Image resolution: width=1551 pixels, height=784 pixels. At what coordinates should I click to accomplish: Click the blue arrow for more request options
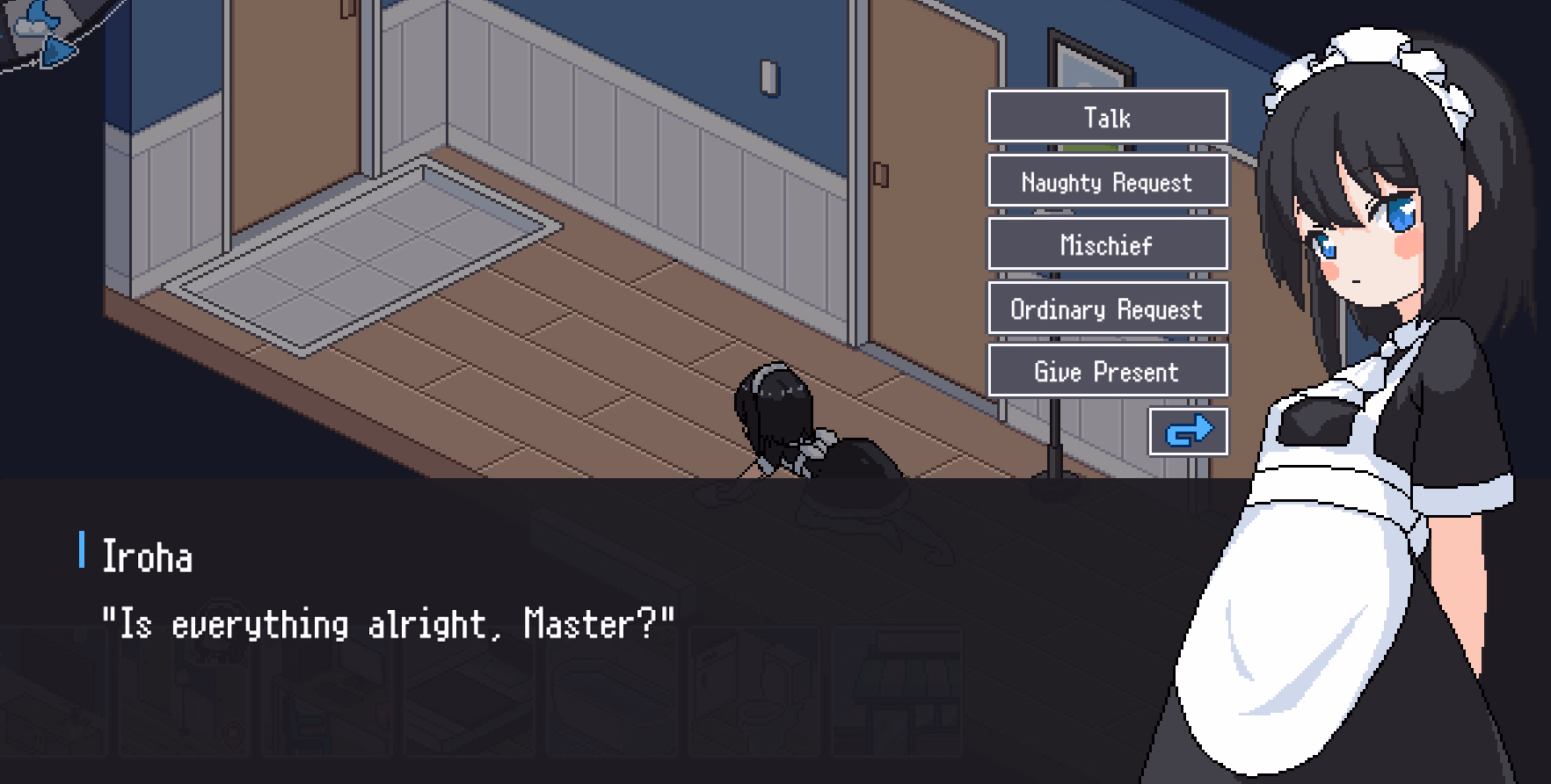point(1190,430)
